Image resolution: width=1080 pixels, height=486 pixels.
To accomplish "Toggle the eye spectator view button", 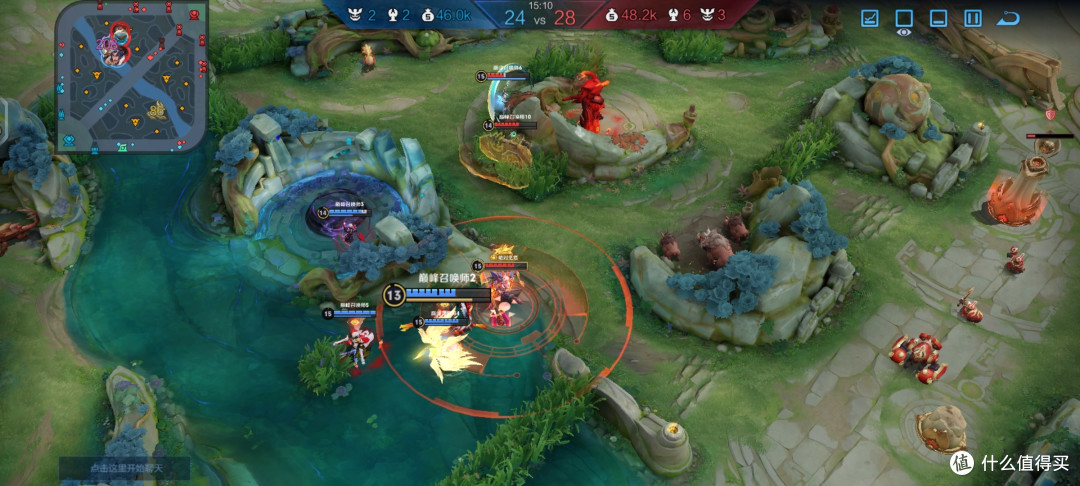I will 904,19.
